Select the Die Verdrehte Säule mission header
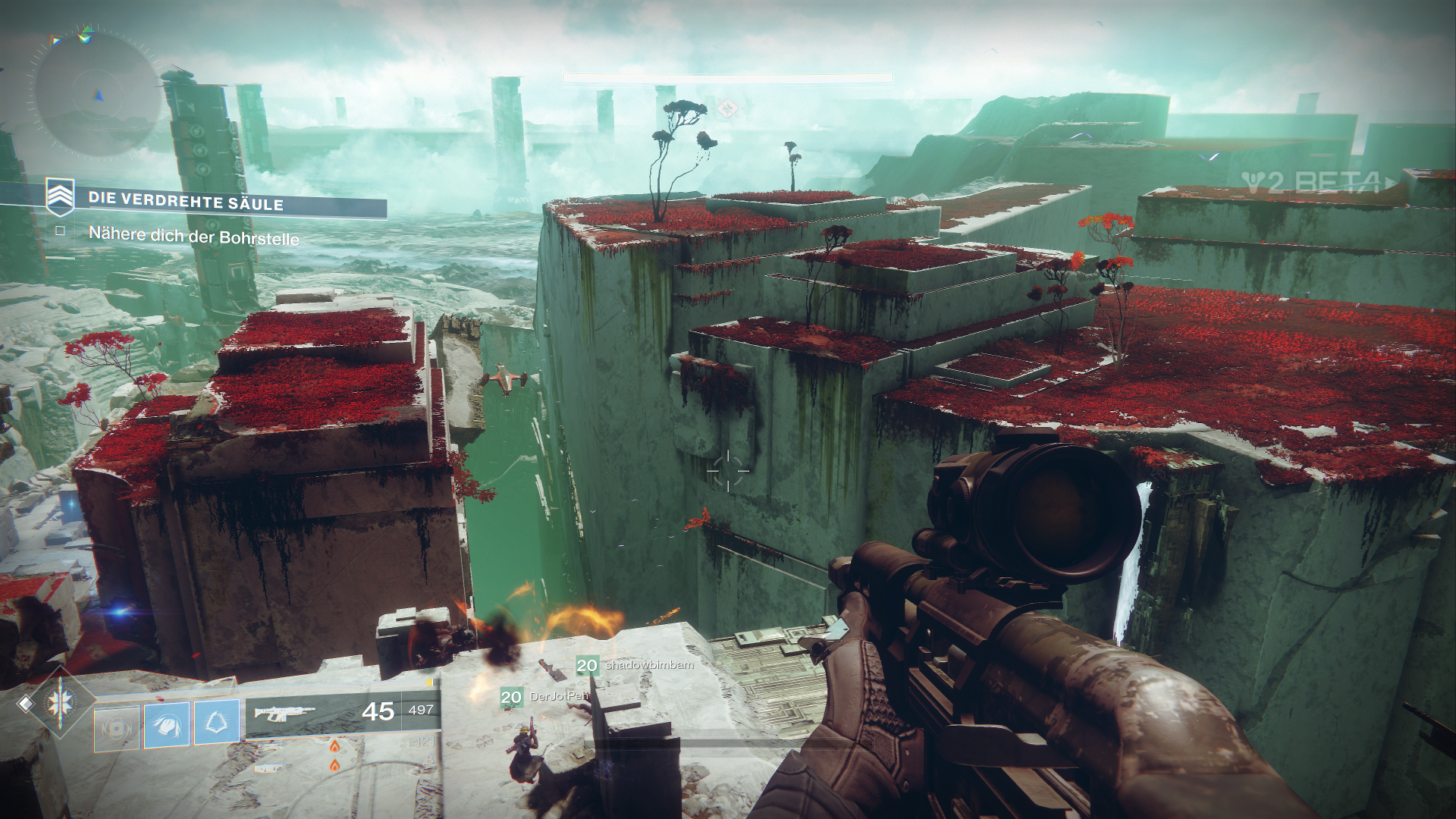Image resolution: width=1456 pixels, height=819 pixels. [x=186, y=201]
